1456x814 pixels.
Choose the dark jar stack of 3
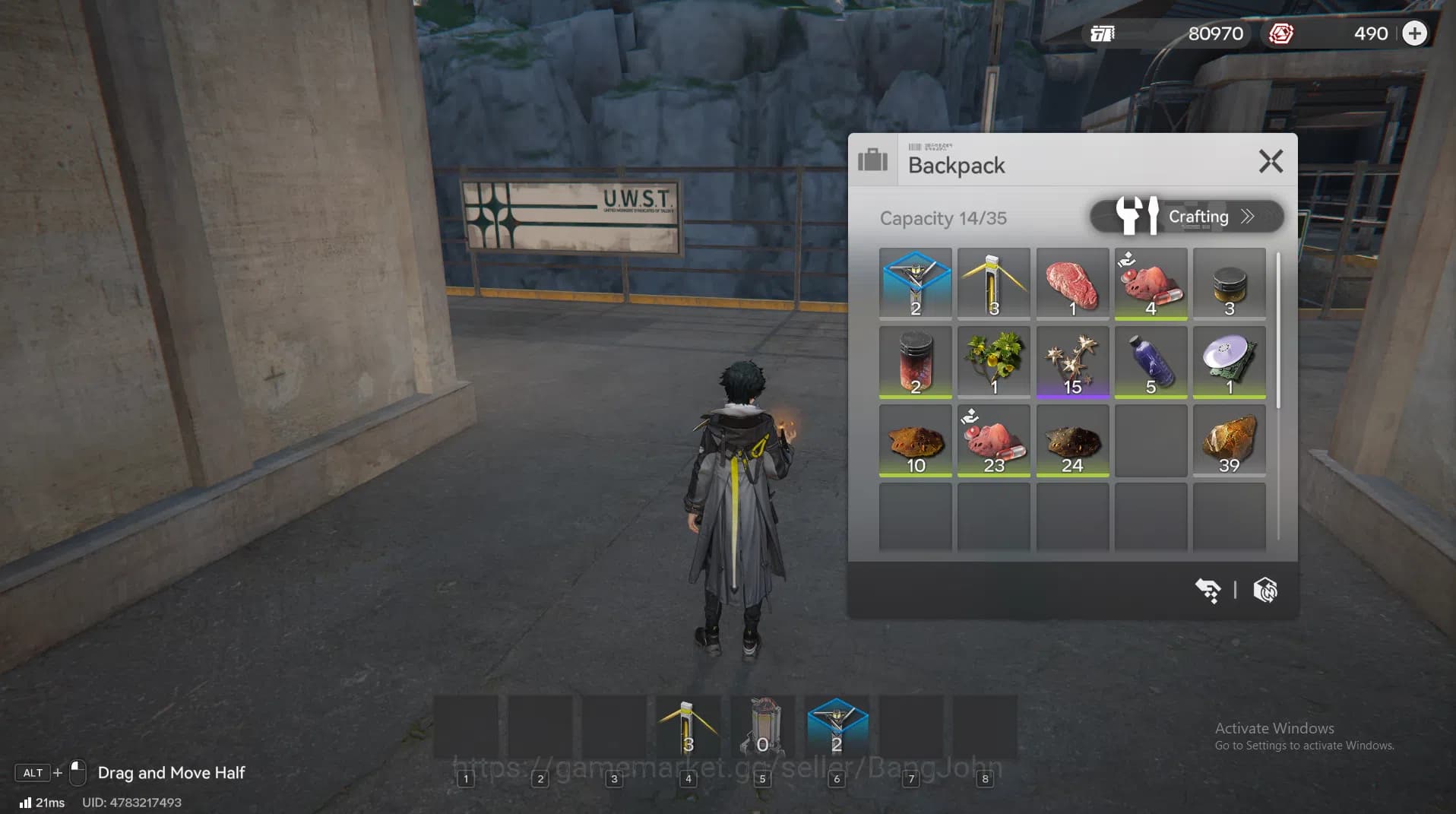pos(1229,283)
